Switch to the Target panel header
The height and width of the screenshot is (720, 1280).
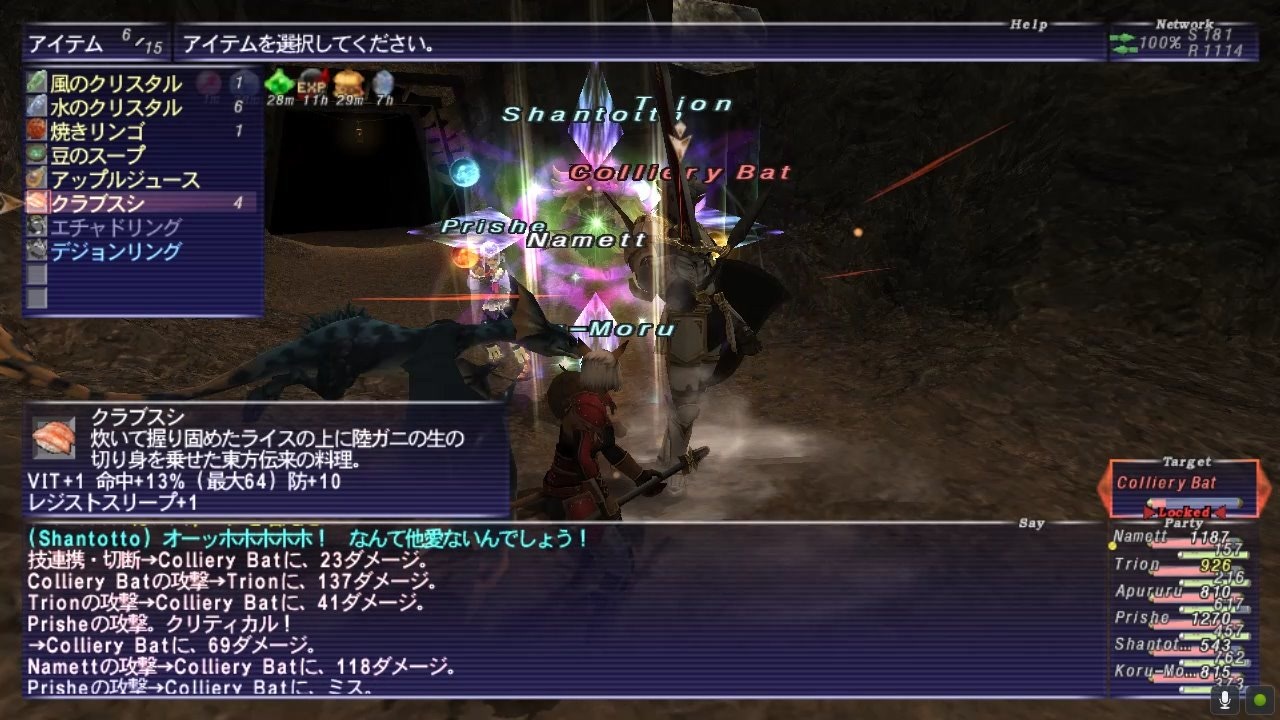(x=1186, y=462)
